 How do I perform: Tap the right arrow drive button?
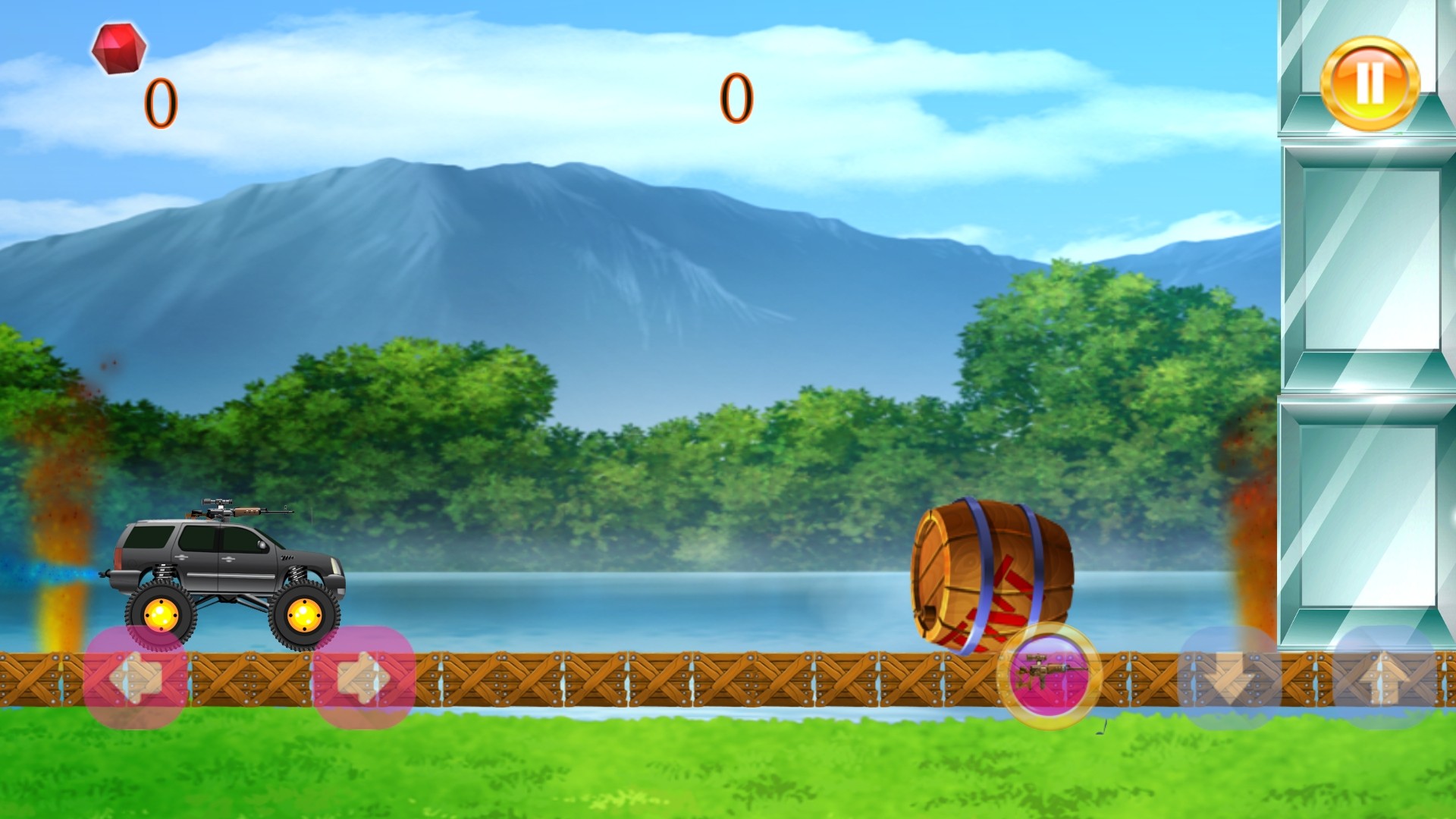point(363,677)
